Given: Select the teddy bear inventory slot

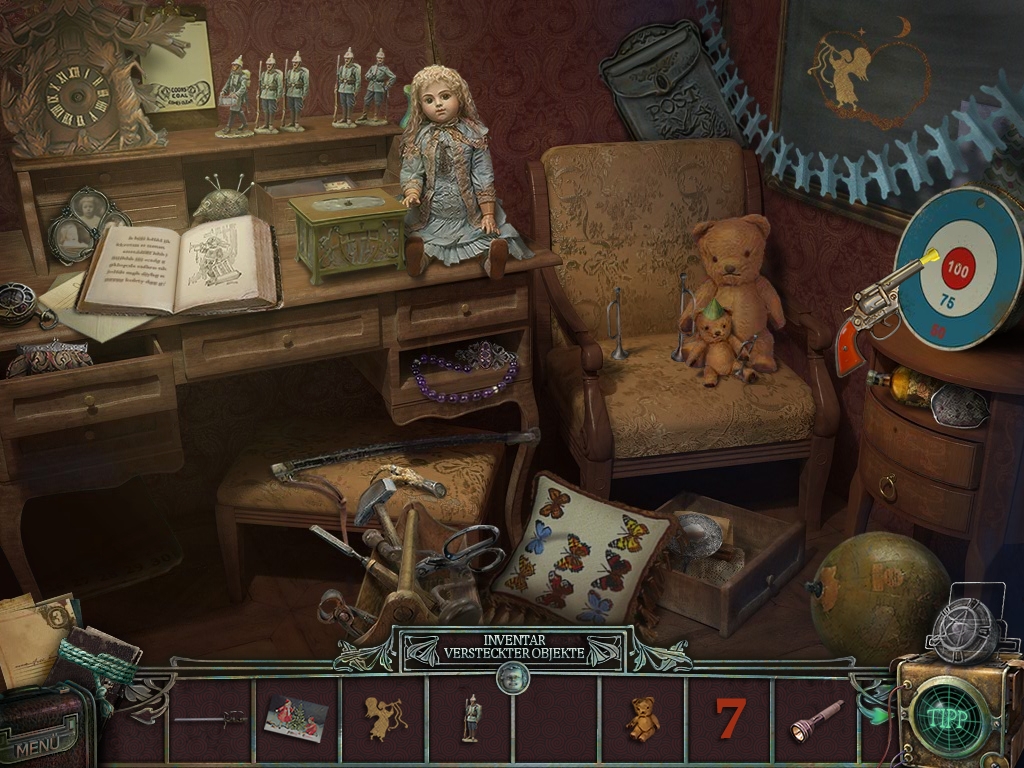Looking at the screenshot, I should click(642, 718).
